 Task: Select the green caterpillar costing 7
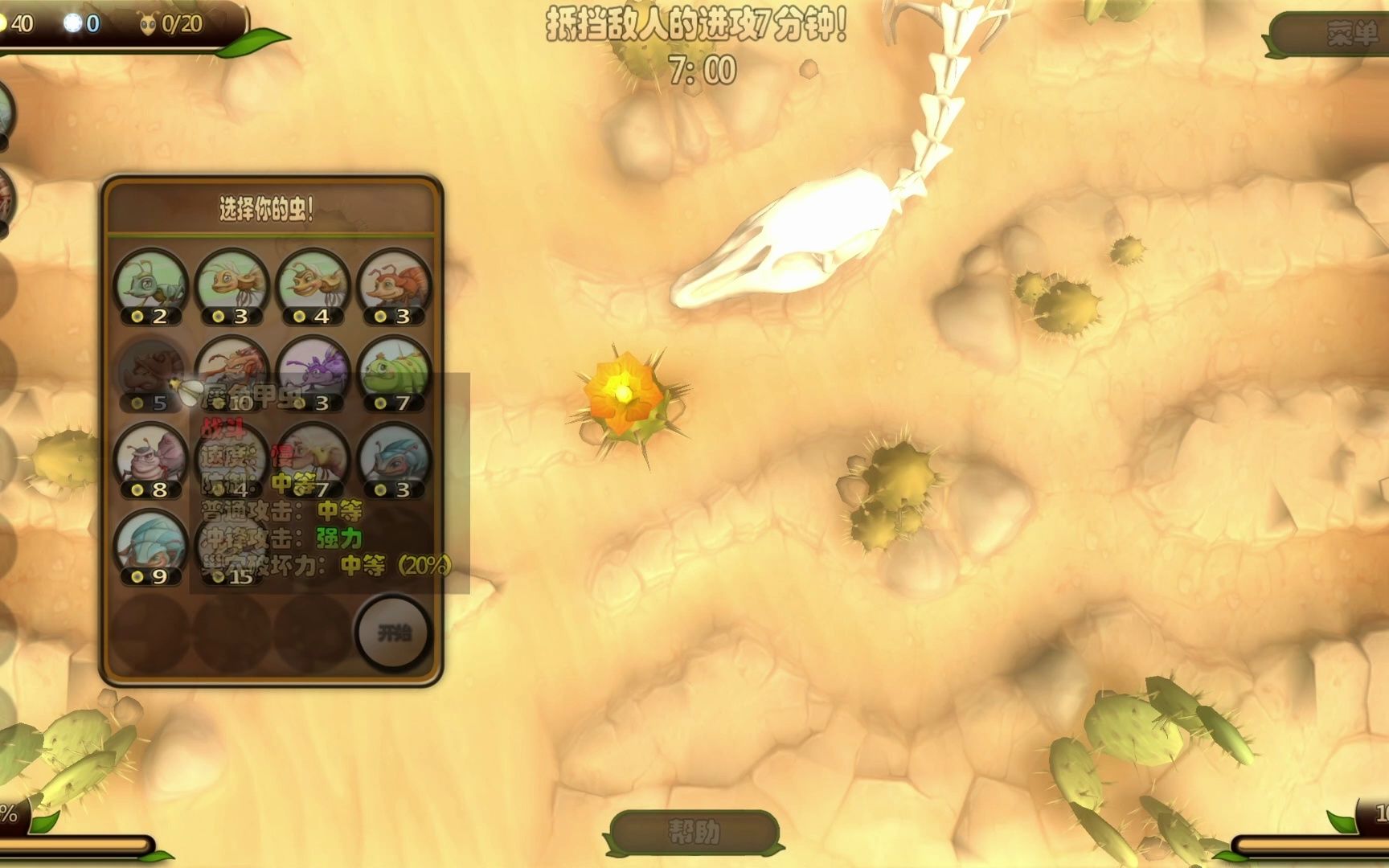(x=394, y=373)
